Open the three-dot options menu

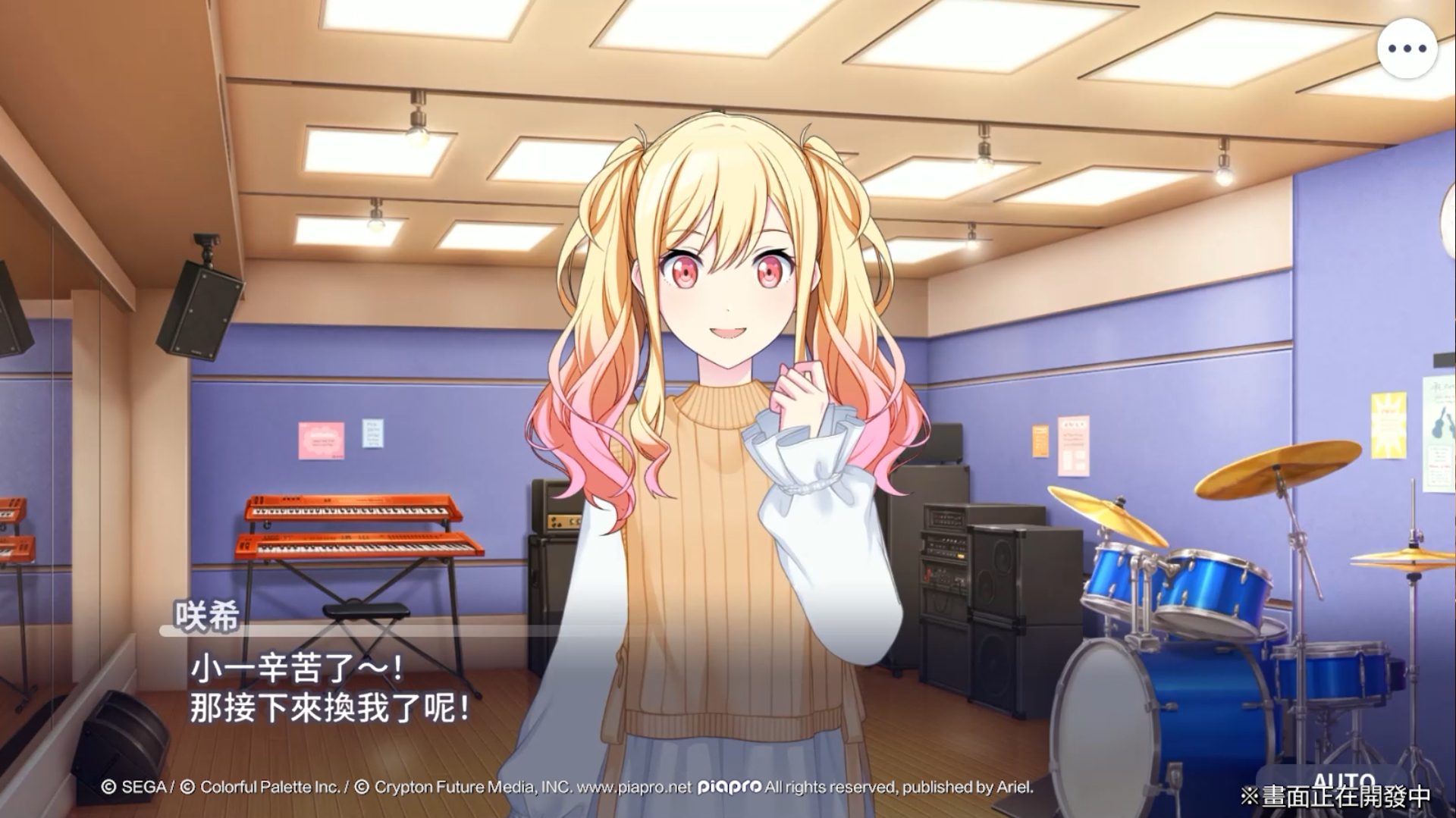(x=1407, y=49)
